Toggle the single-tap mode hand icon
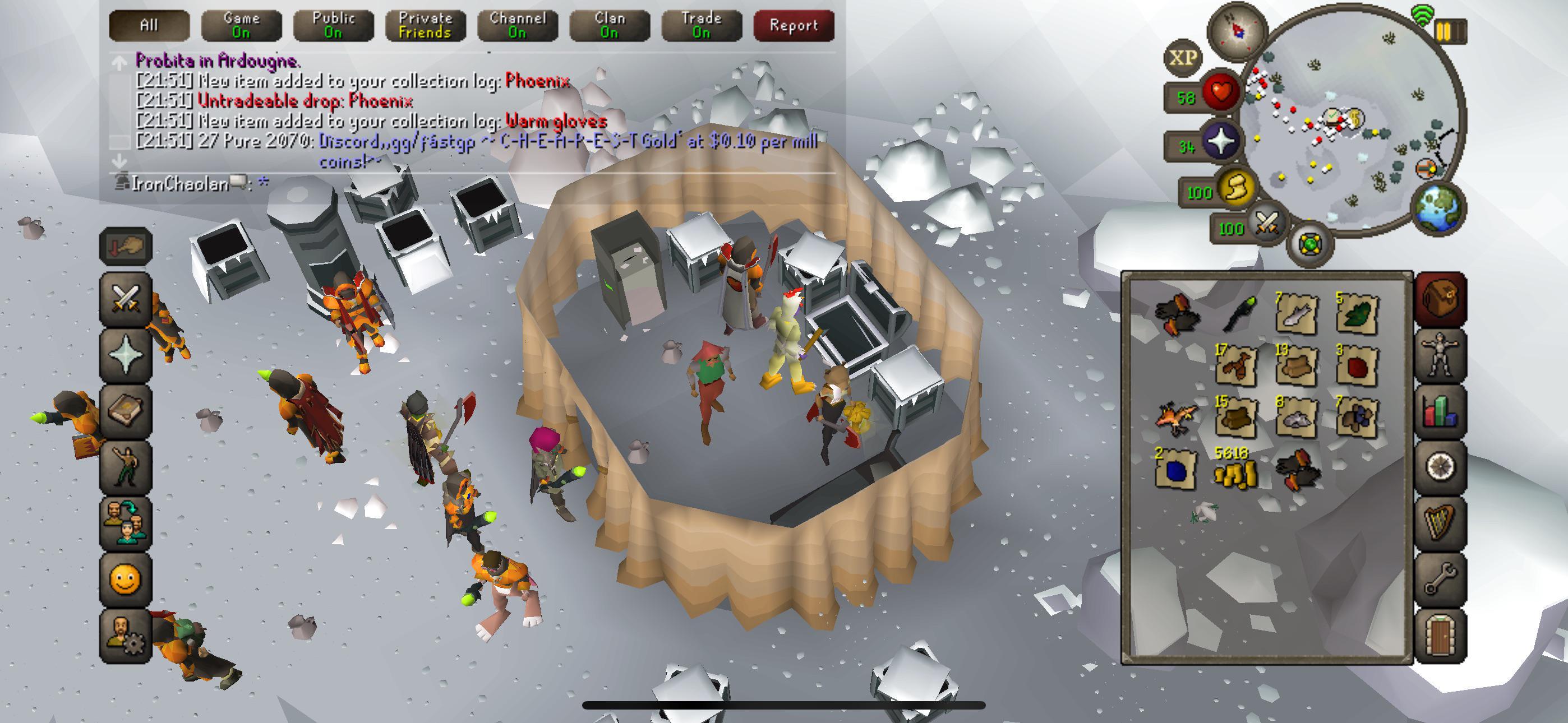Viewport: 1568px width, 723px height. click(x=125, y=247)
